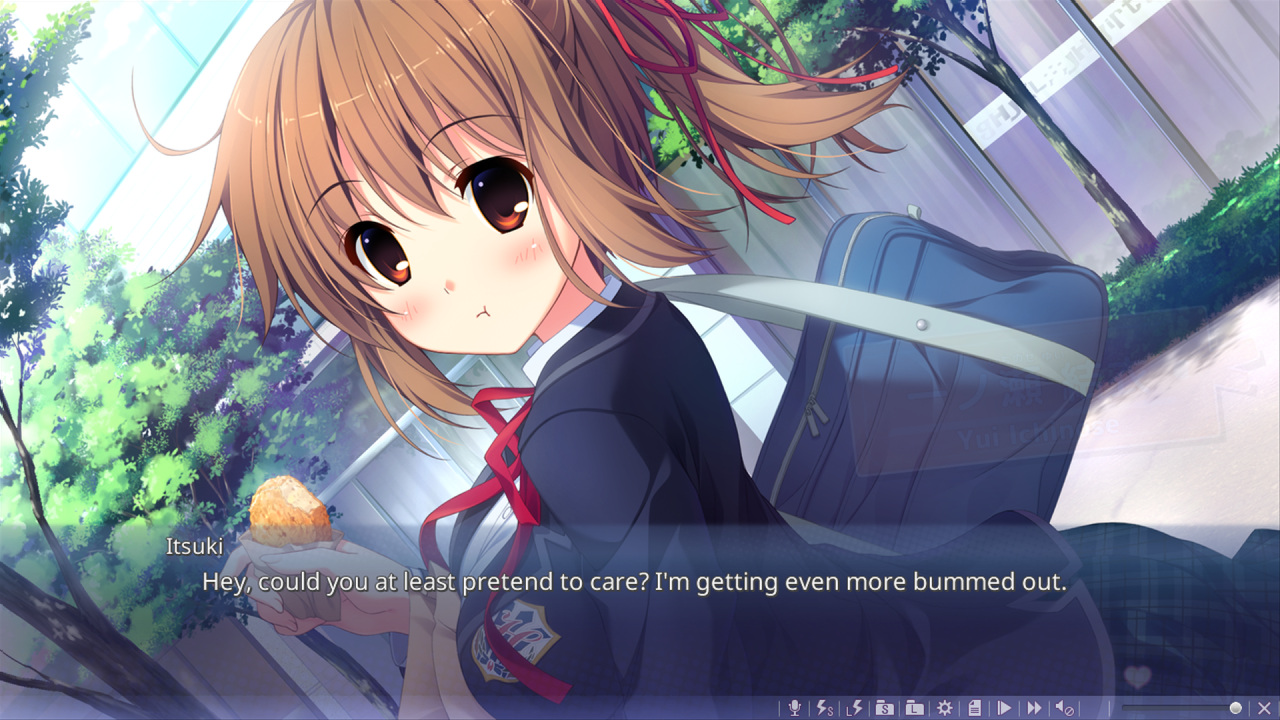Open the save folder menu
The width and height of the screenshot is (1280, 720).
(x=884, y=708)
